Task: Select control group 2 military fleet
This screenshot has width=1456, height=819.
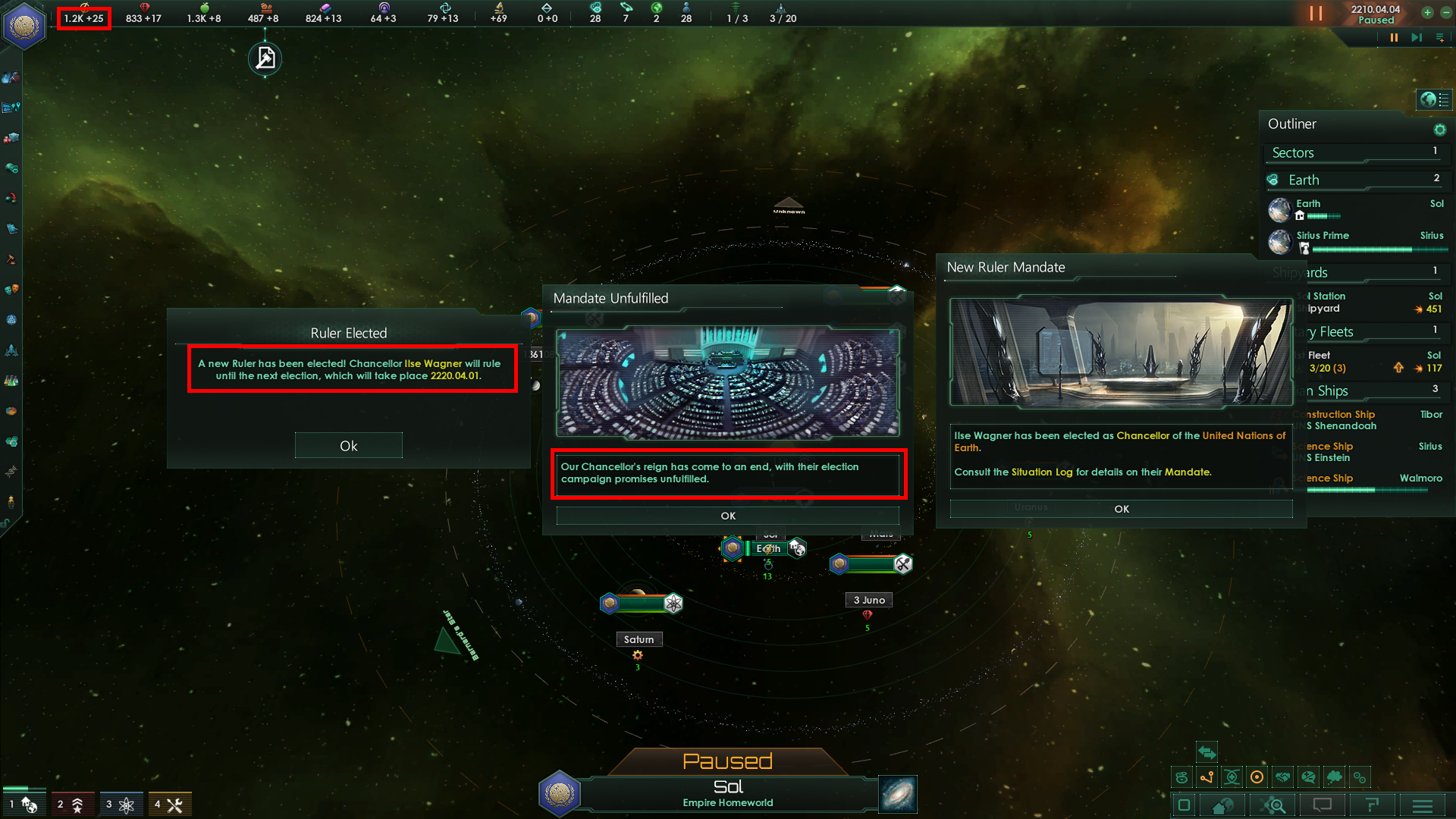Action: point(72,804)
